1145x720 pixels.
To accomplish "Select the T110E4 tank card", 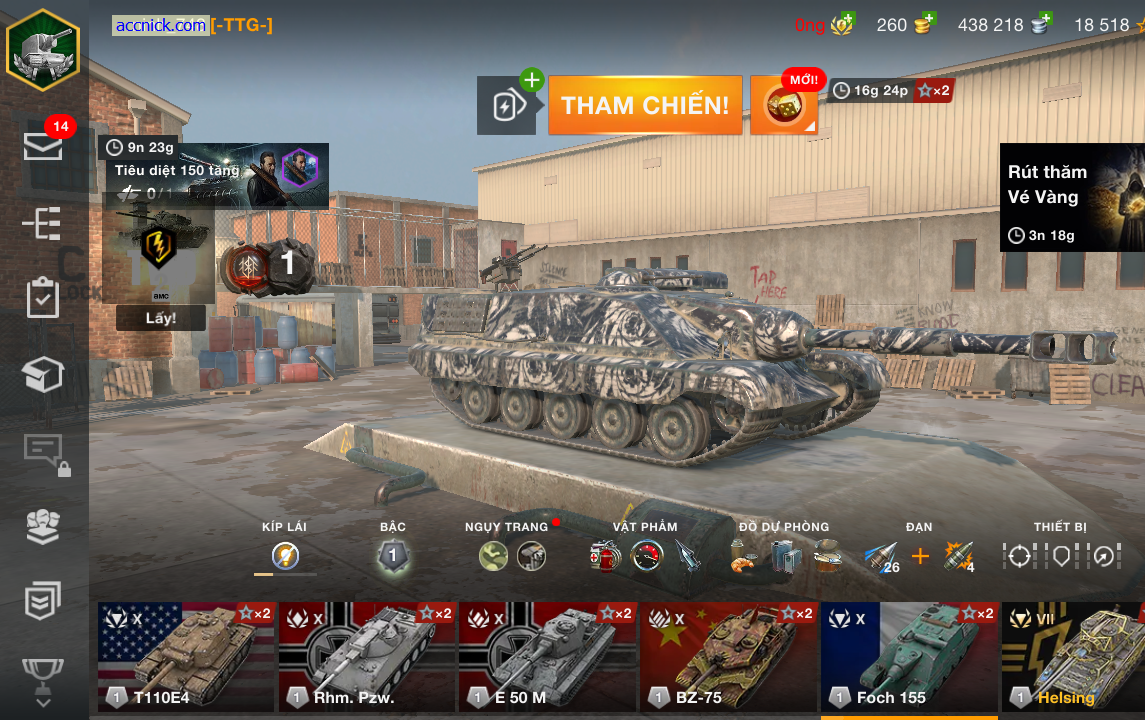I will 186,656.
